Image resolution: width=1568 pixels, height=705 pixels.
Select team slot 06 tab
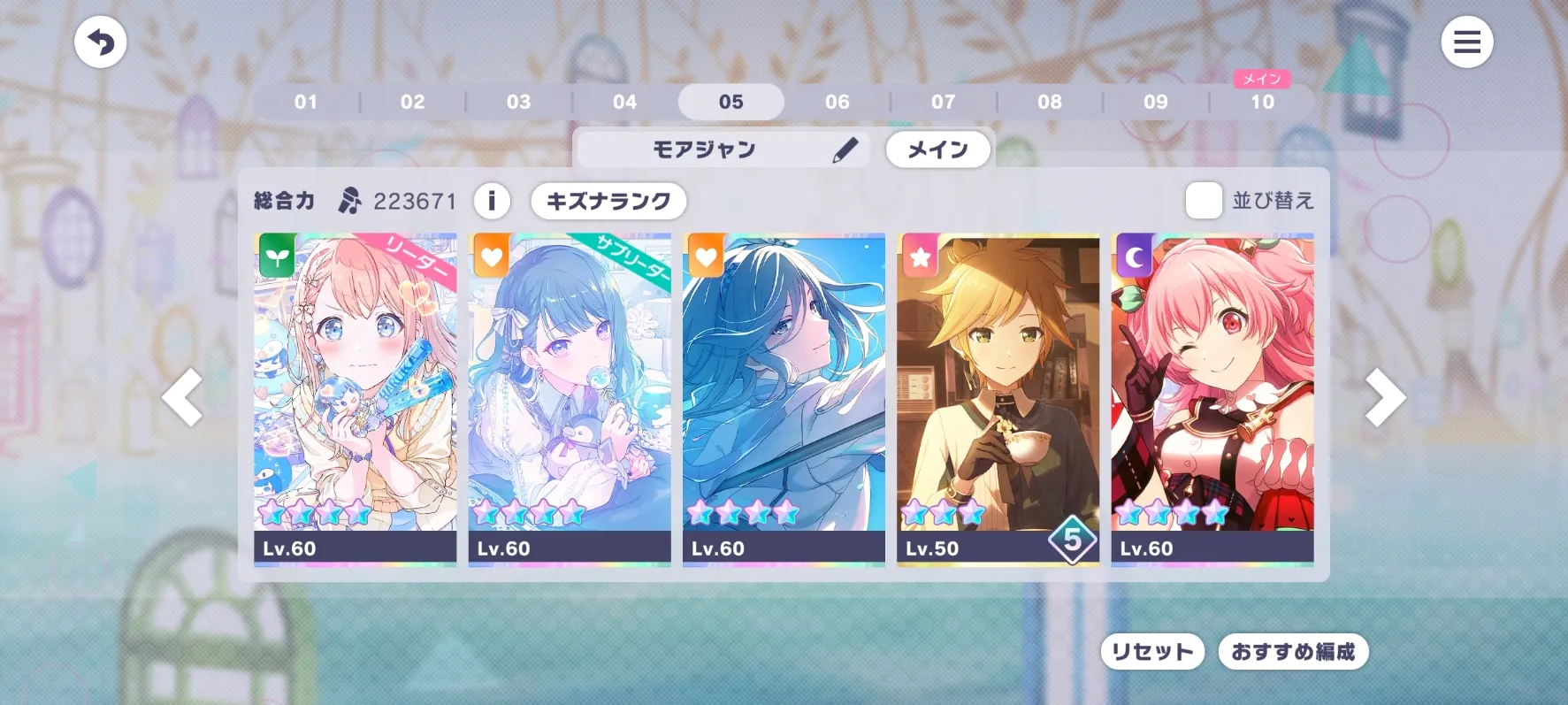pyautogui.click(x=837, y=102)
